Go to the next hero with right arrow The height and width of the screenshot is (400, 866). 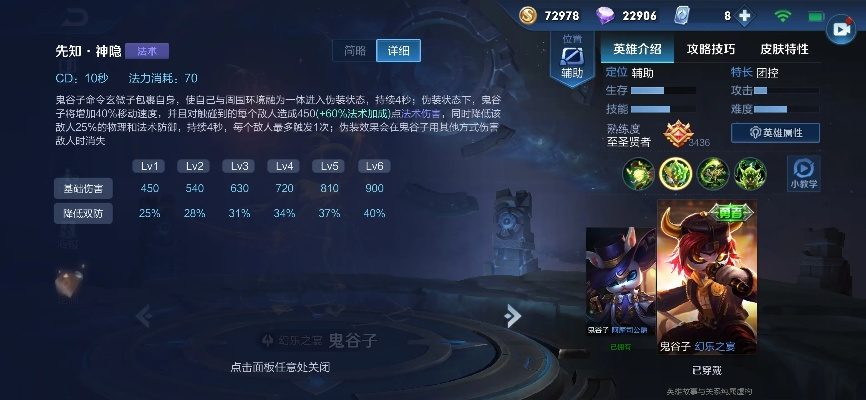(513, 316)
